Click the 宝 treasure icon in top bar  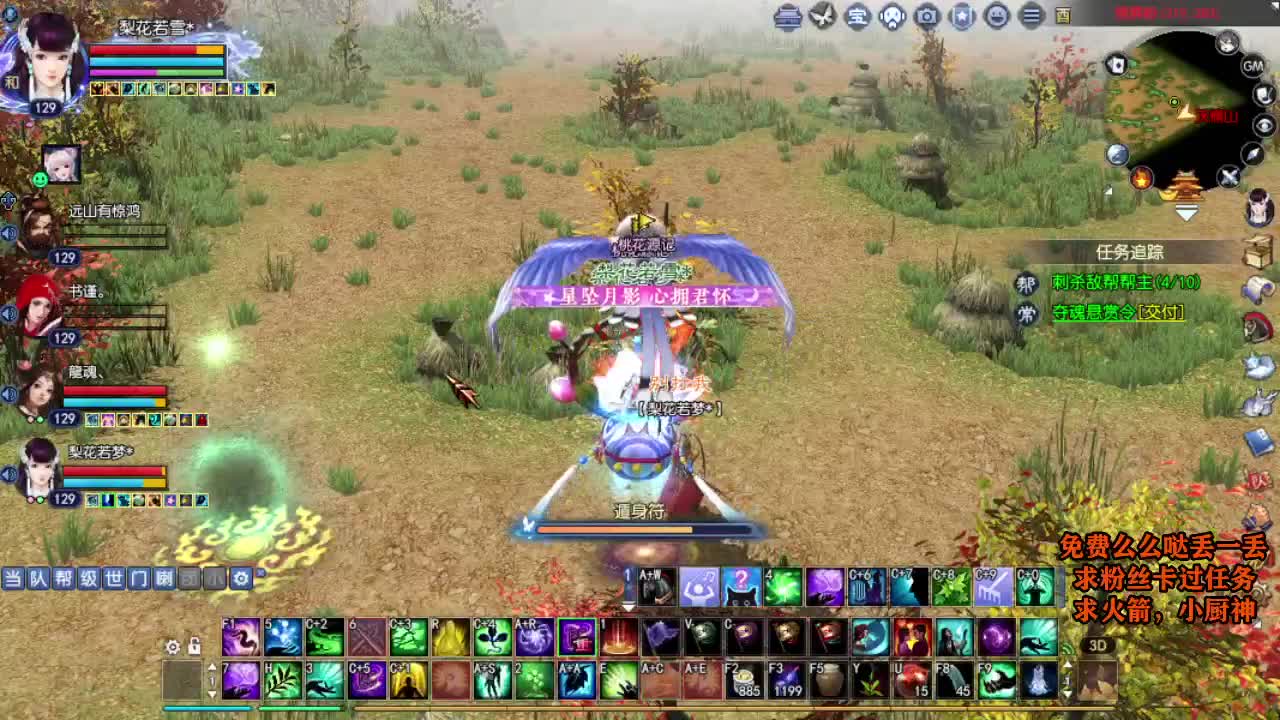[859, 16]
